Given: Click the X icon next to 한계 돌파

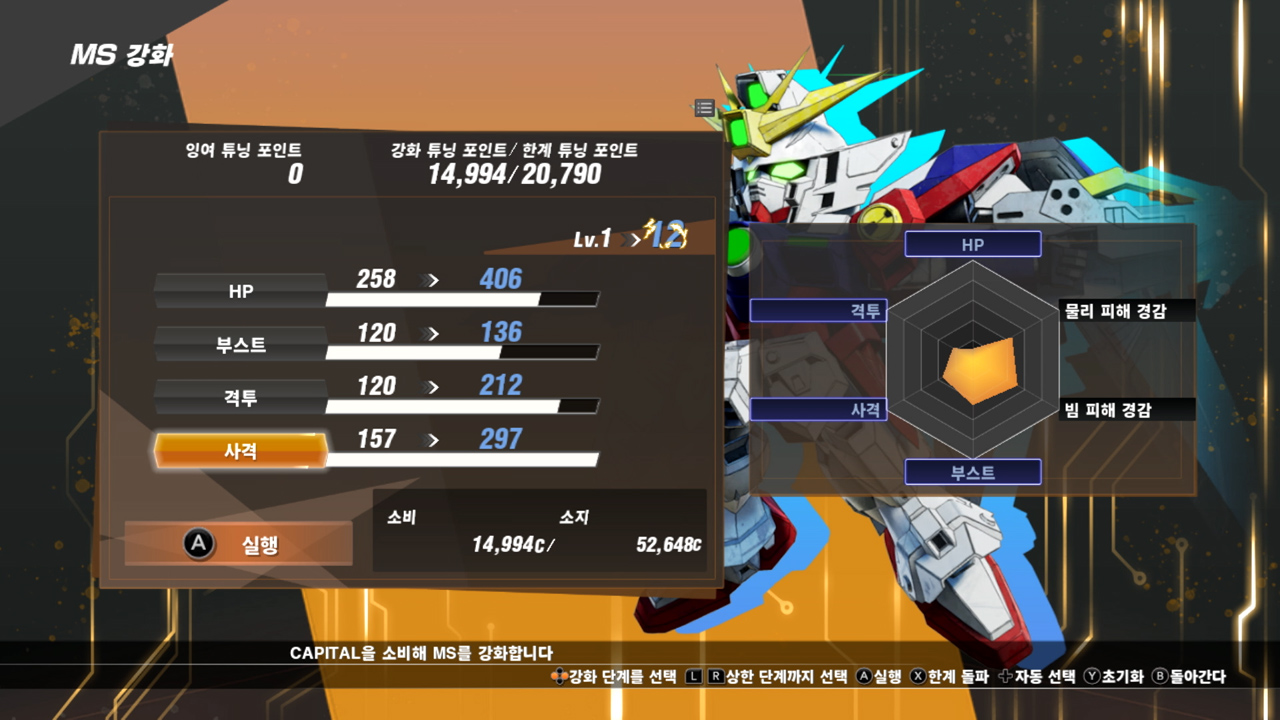Looking at the screenshot, I should [x=917, y=675].
